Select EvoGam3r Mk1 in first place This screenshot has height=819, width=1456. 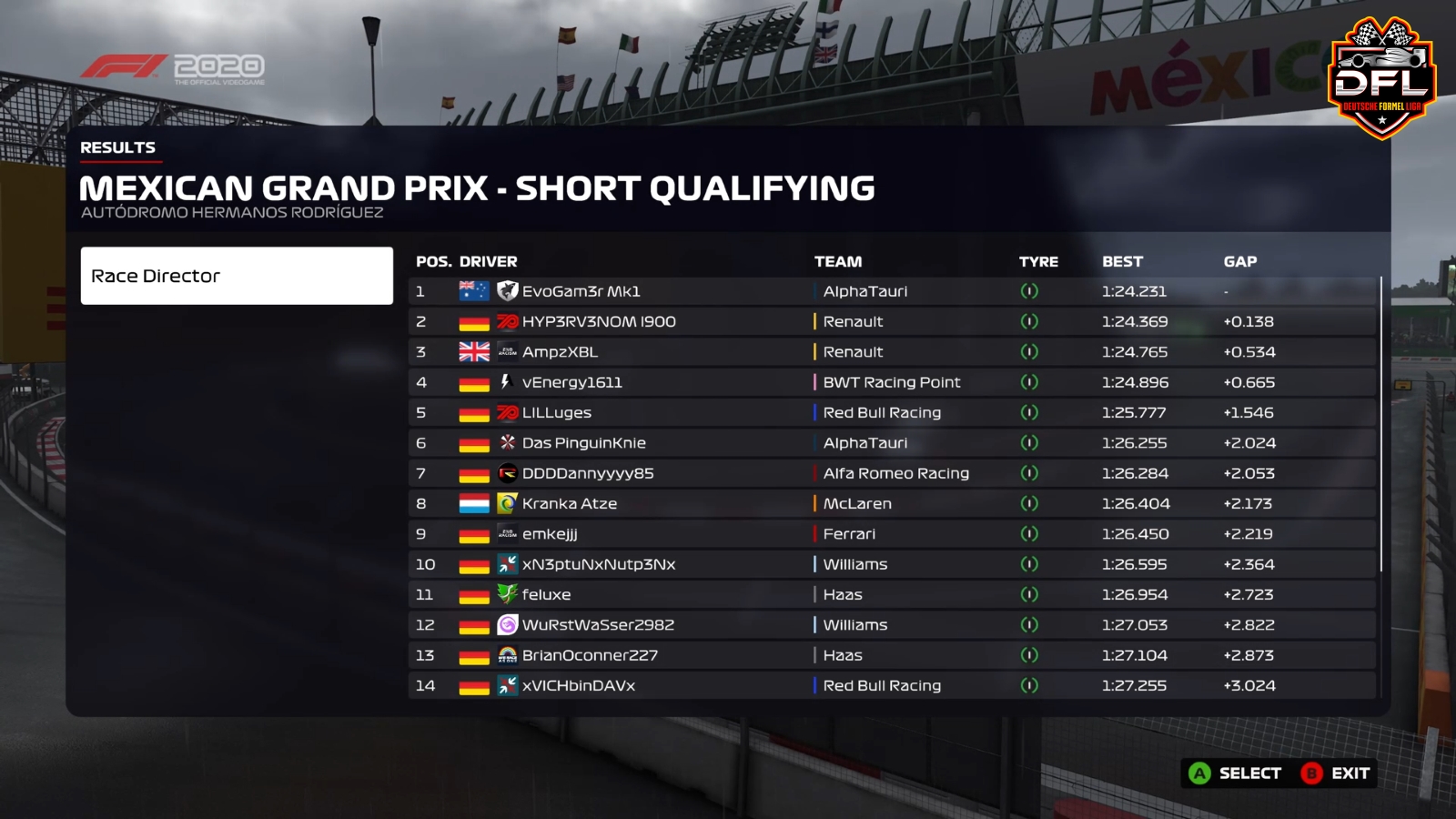tap(581, 291)
